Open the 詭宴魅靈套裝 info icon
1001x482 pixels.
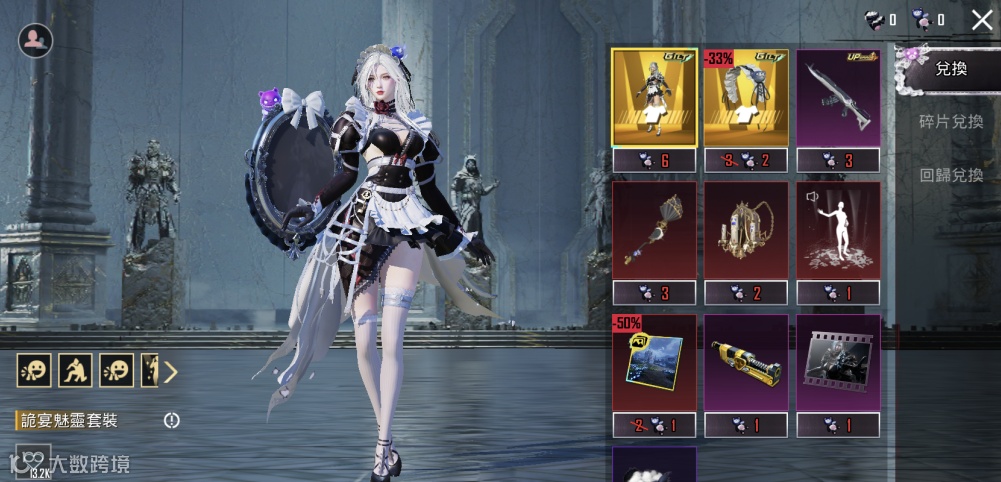172,421
